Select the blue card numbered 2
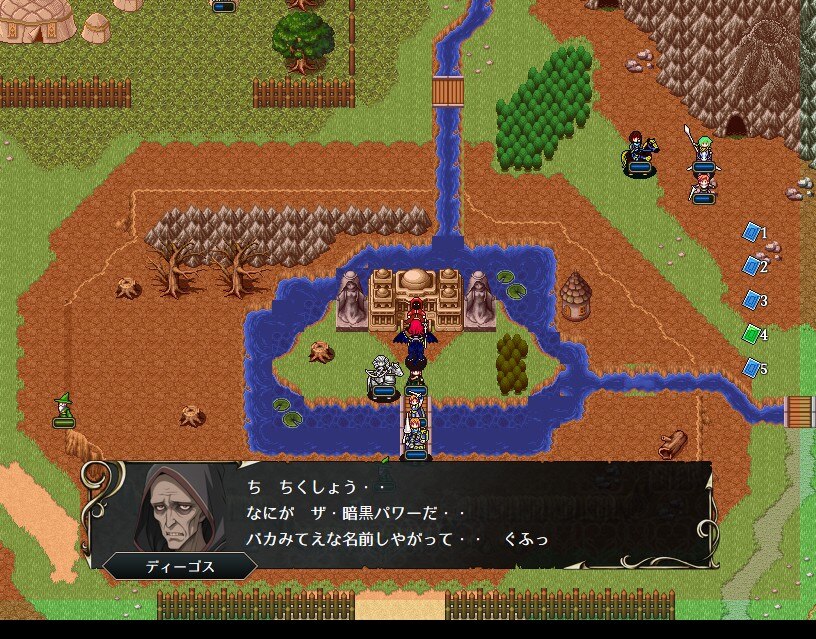 752,266
